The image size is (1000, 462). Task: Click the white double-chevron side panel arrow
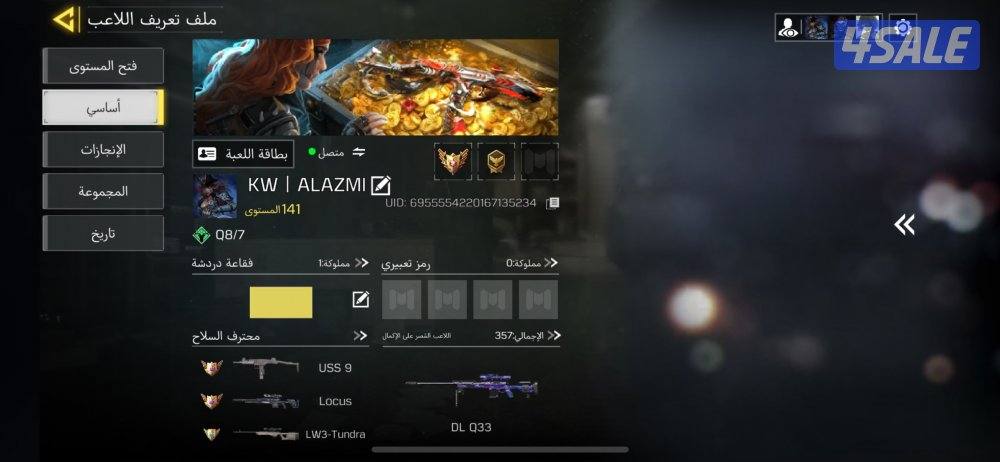[x=904, y=225]
